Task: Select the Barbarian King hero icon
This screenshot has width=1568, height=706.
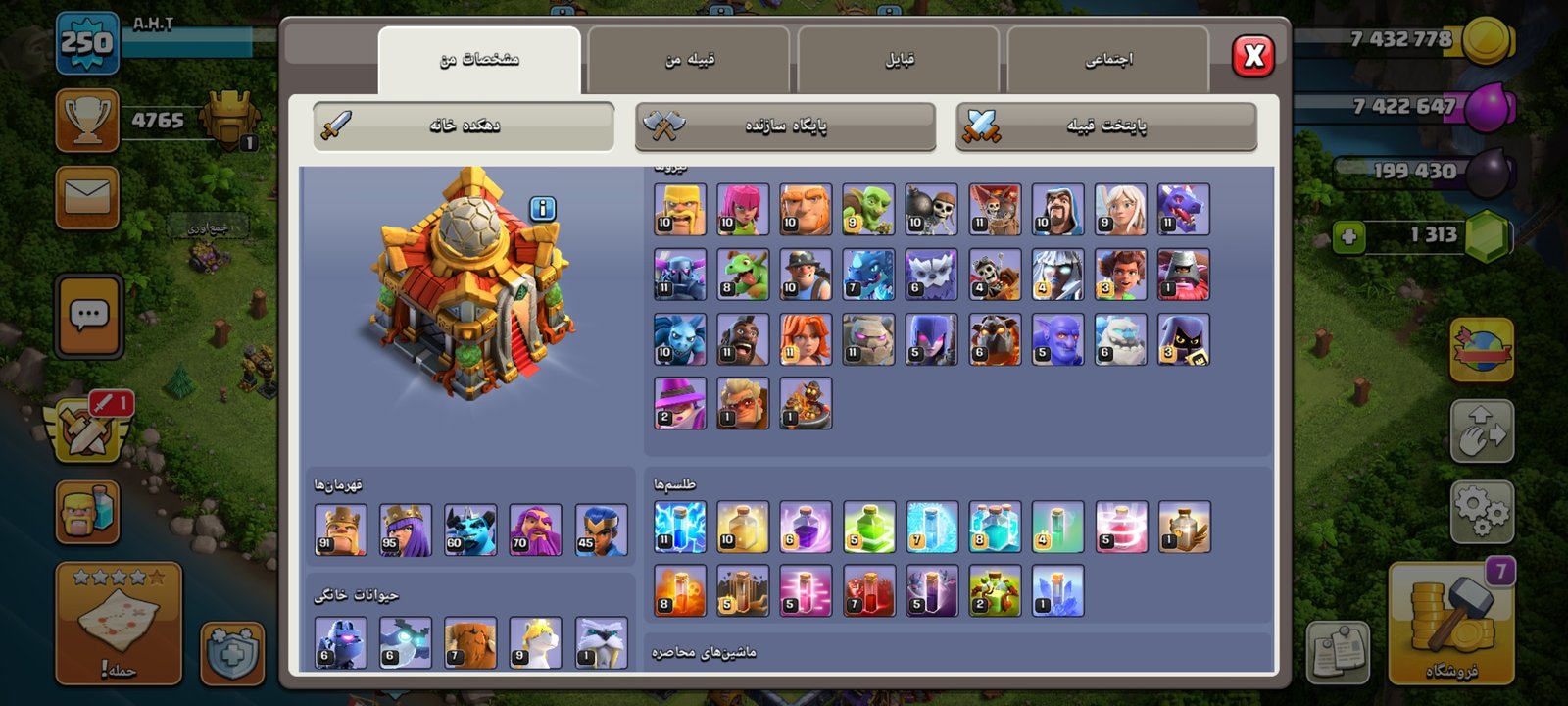Action: [x=340, y=529]
